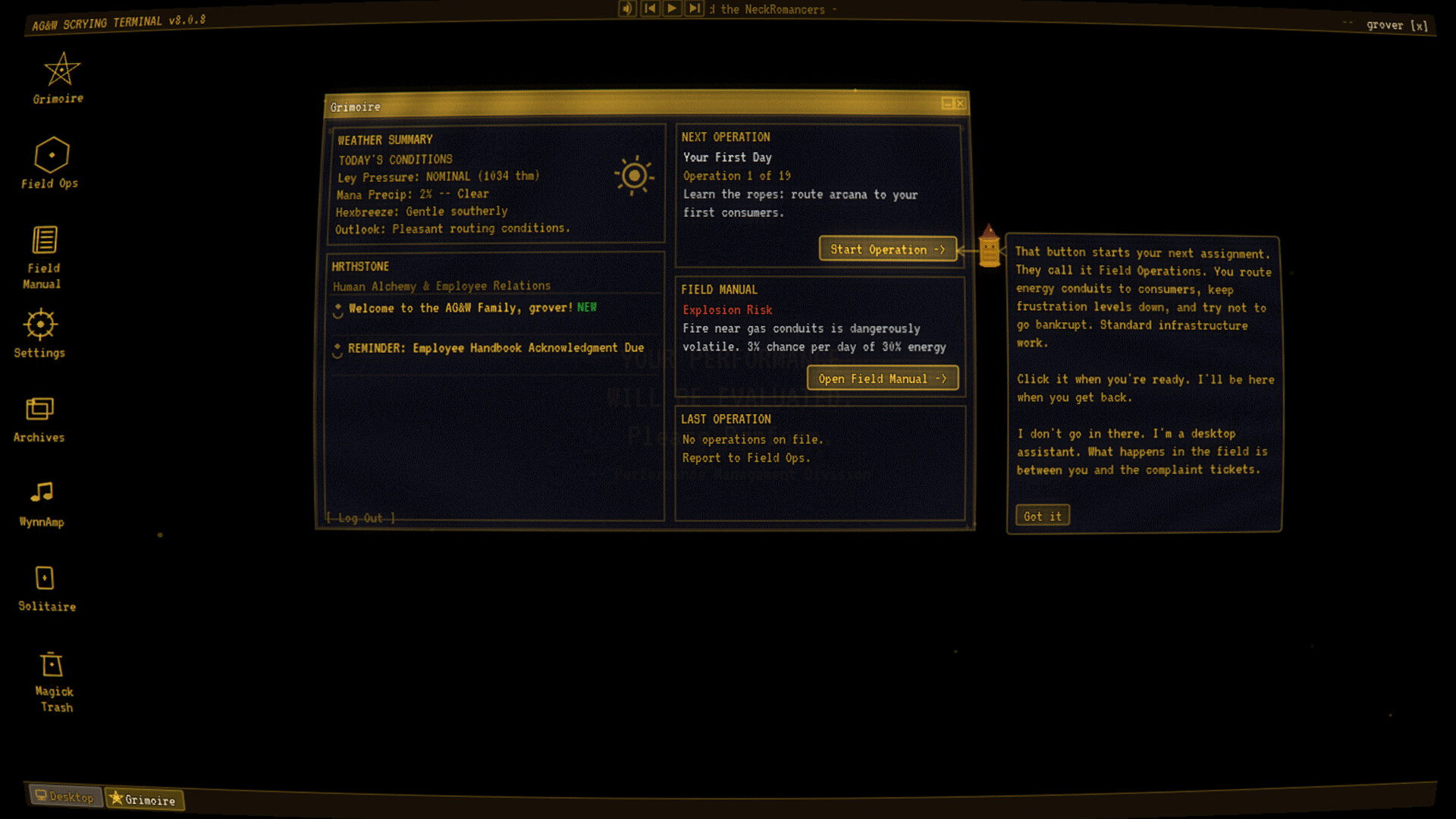1456x819 pixels.
Task: Dismiss the assistant with Got it
Action: click(x=1042, y=515)
